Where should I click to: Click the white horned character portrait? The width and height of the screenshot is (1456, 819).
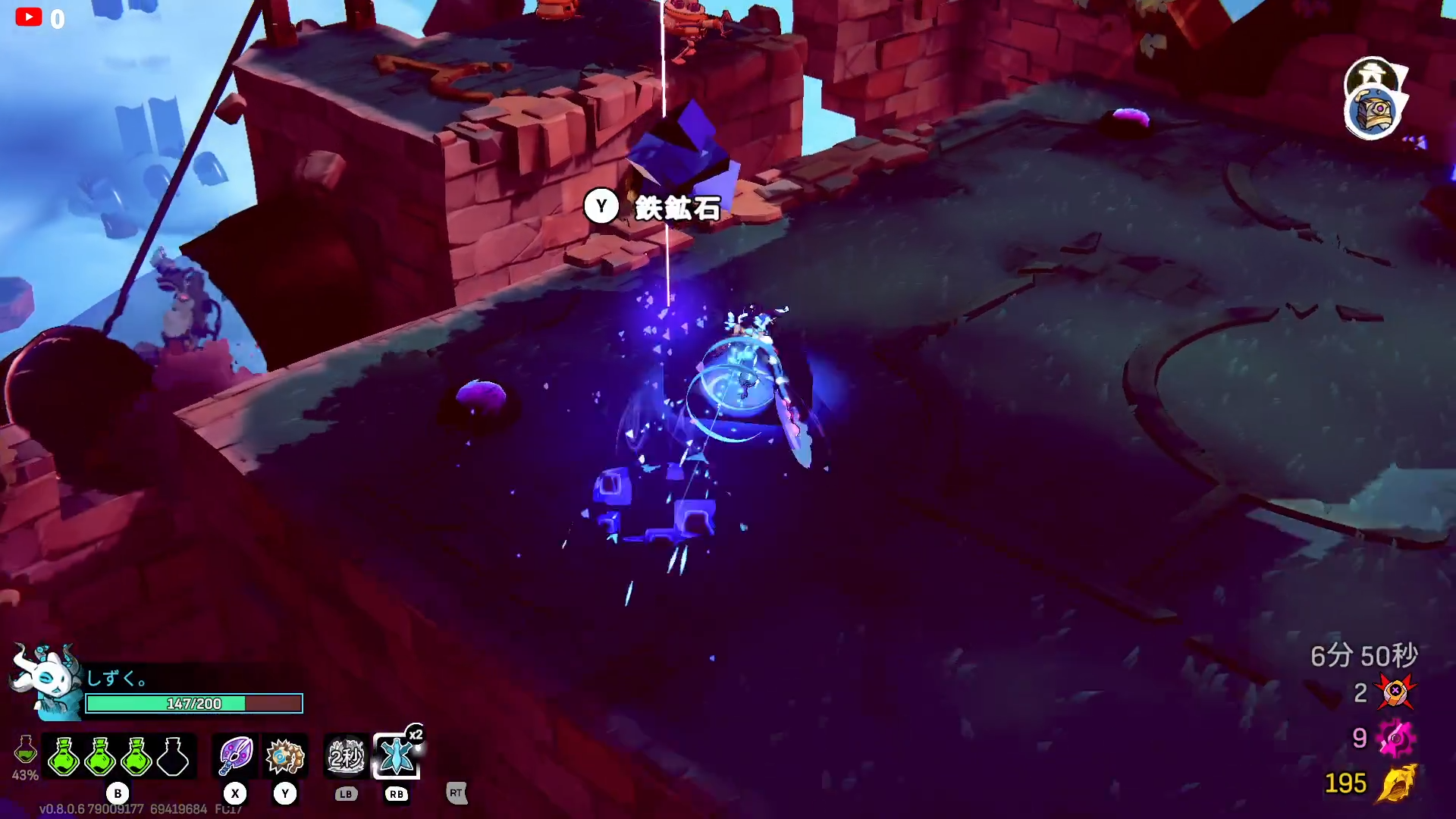[47, 679]
